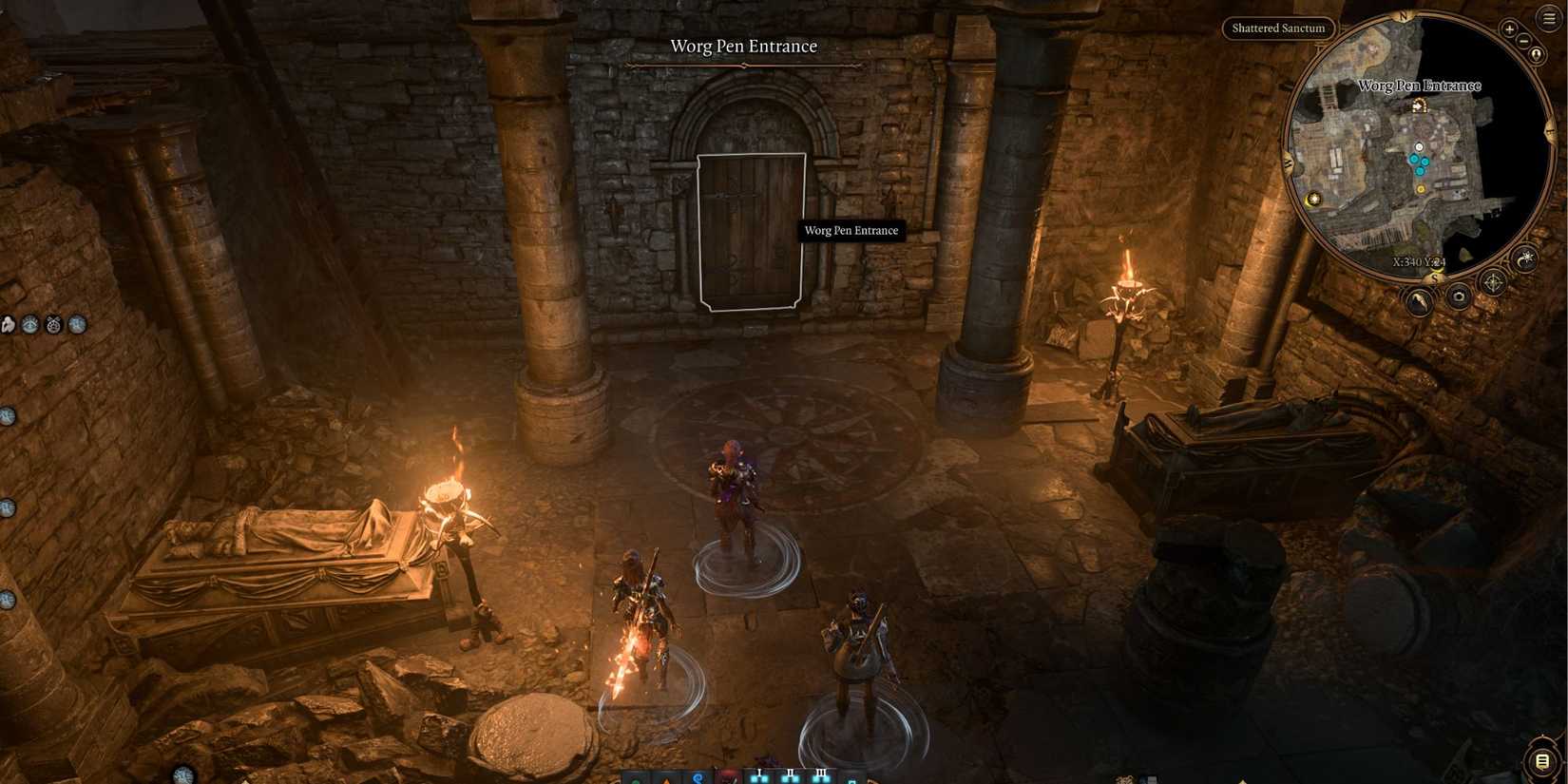
Task: Click the minimap zoom-in plus control
Action: [1508, 29]
